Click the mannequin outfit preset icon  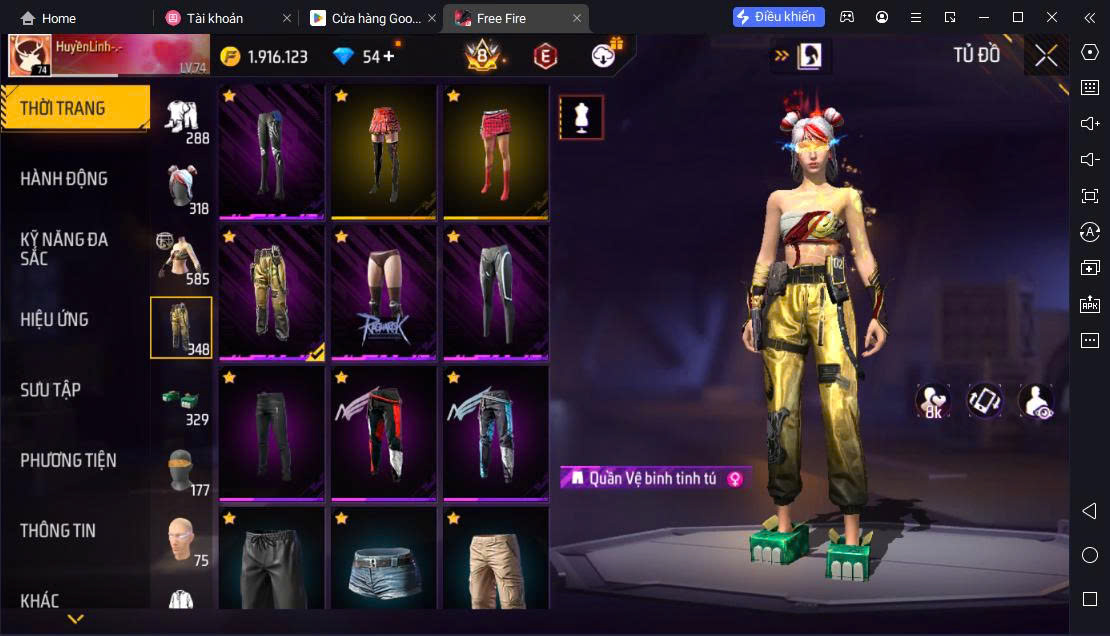coord(581,118)
